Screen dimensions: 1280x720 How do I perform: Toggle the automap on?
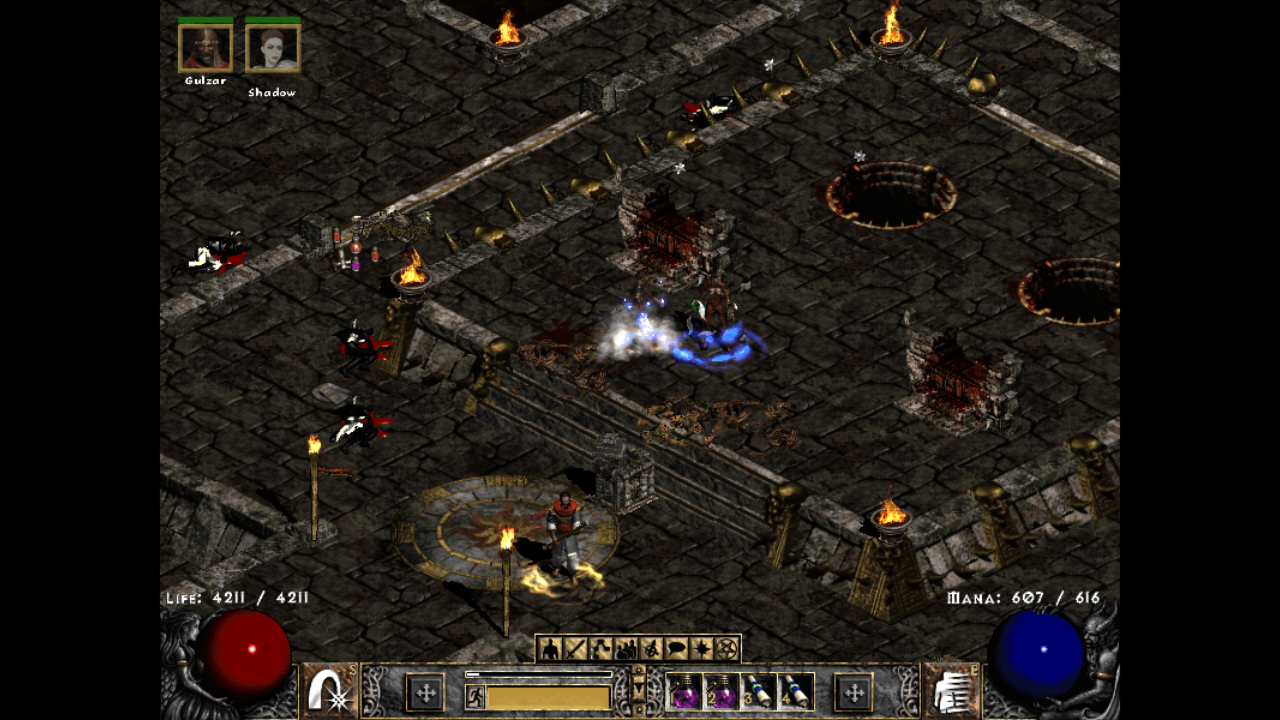[x=651, y=648]
